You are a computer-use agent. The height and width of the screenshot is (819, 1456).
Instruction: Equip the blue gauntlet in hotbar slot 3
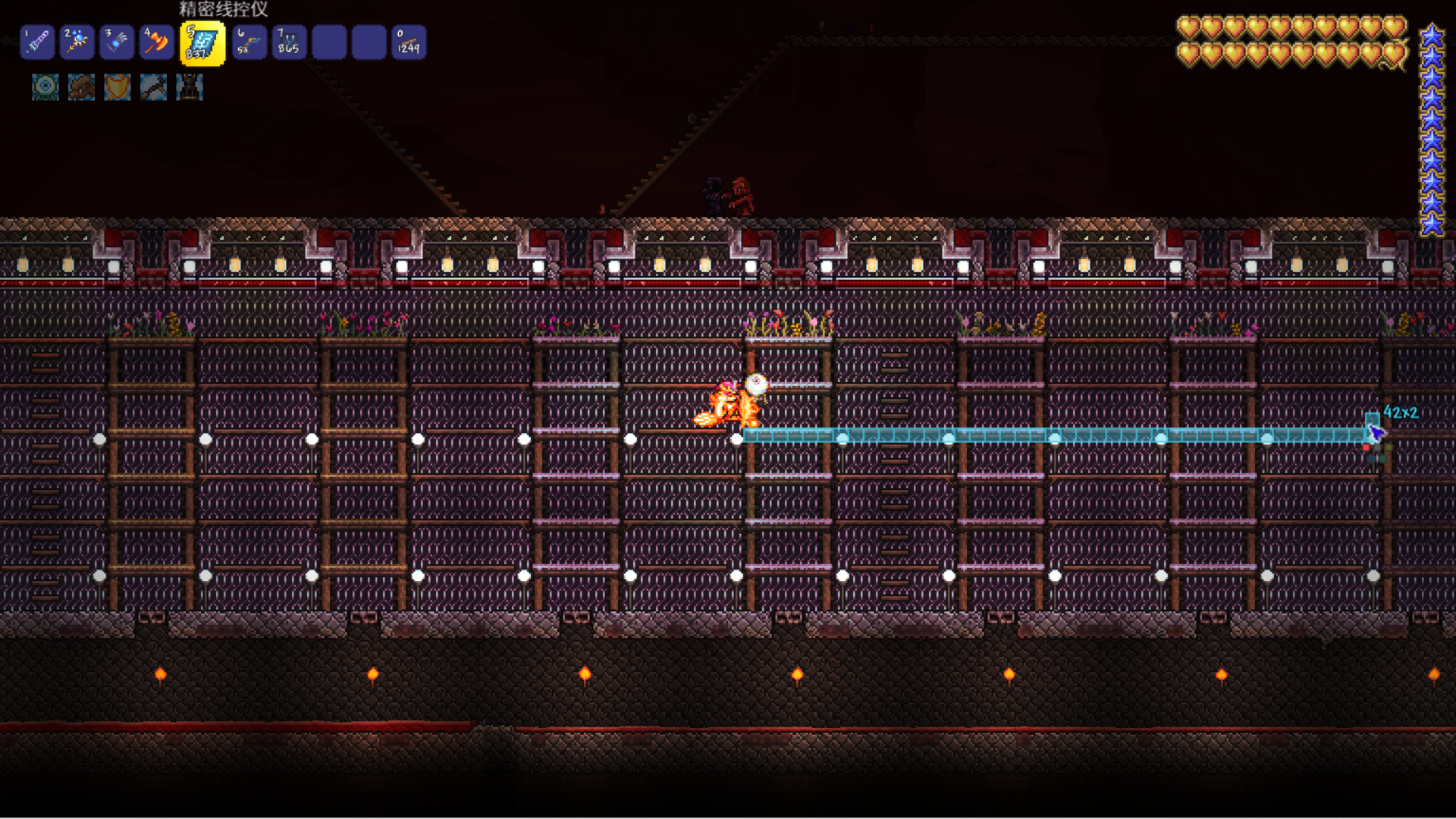[x=117, y=42]
